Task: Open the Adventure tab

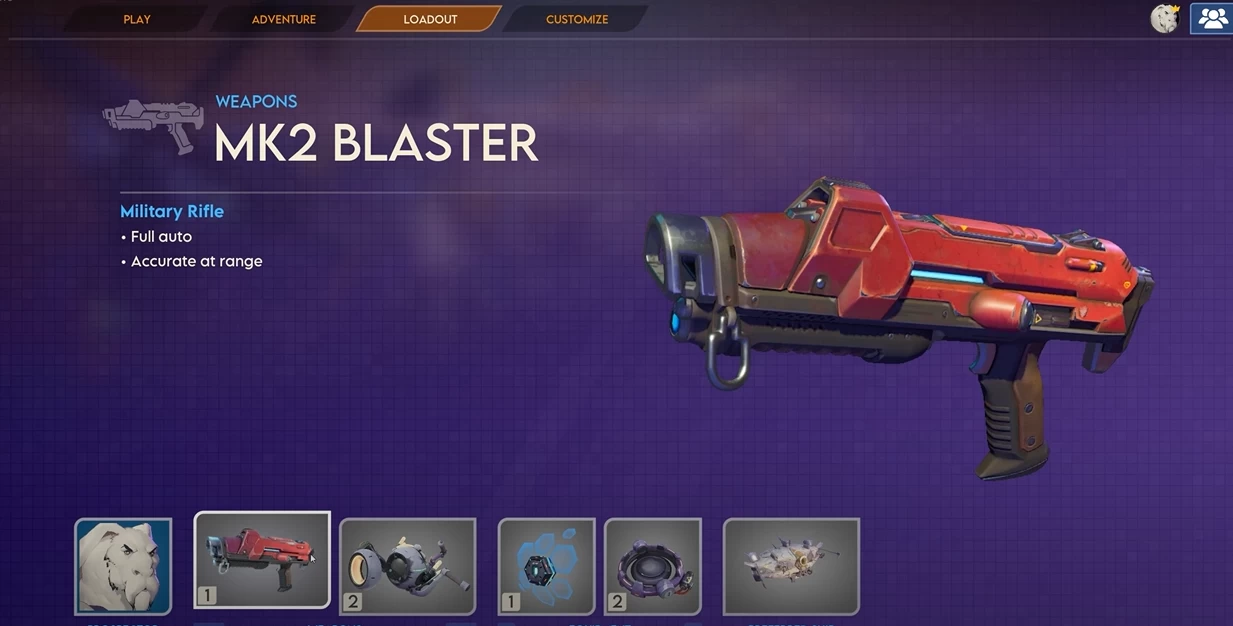Action: [283, 19]
